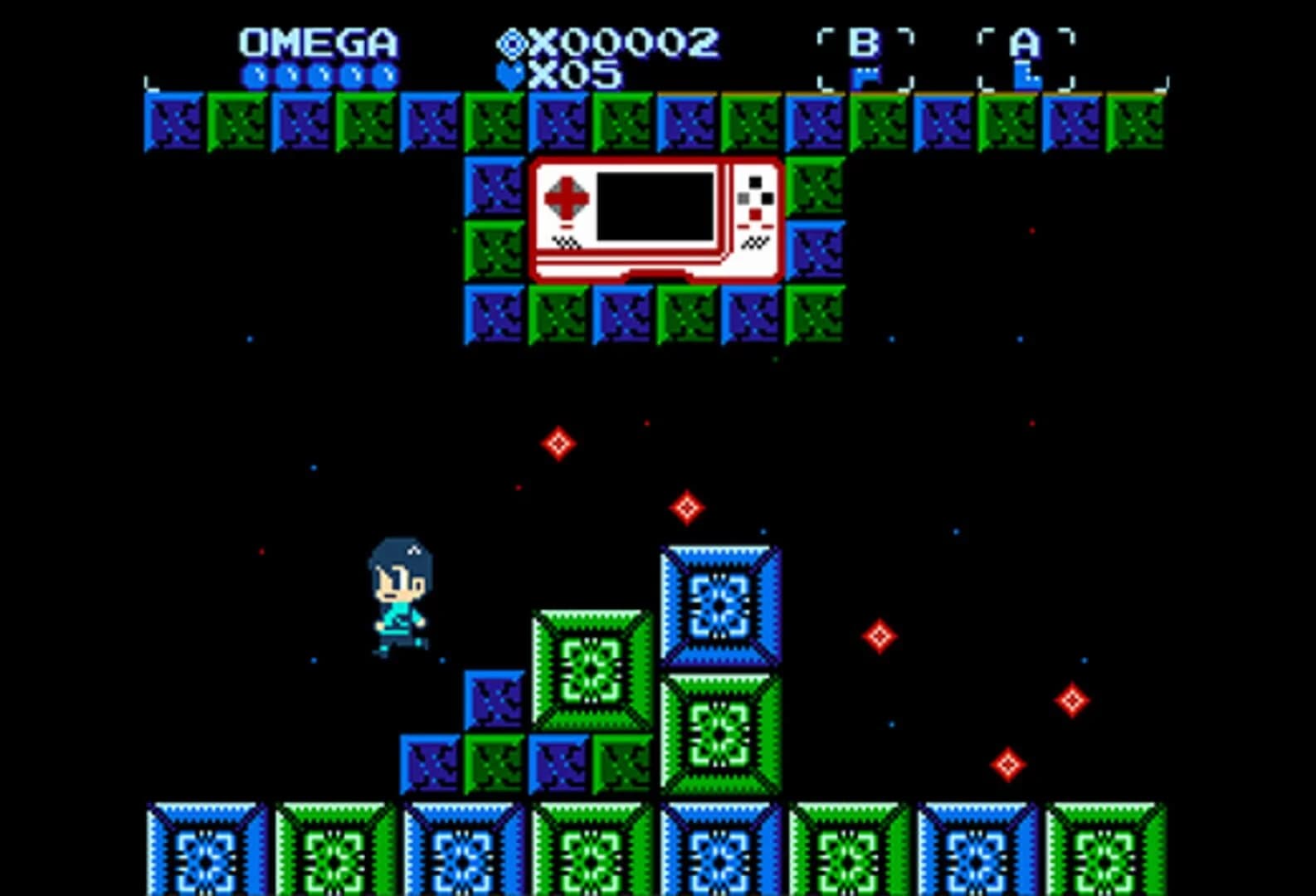Click the heart icon next to X05

coord(512,75)
